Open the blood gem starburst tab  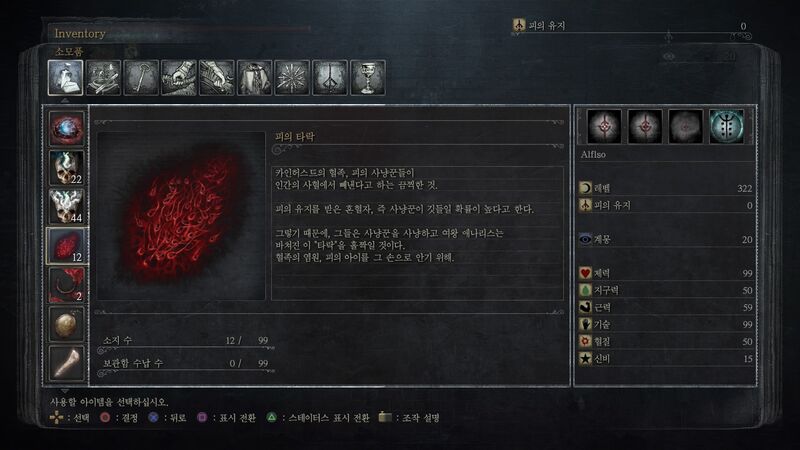coord(292,78)
